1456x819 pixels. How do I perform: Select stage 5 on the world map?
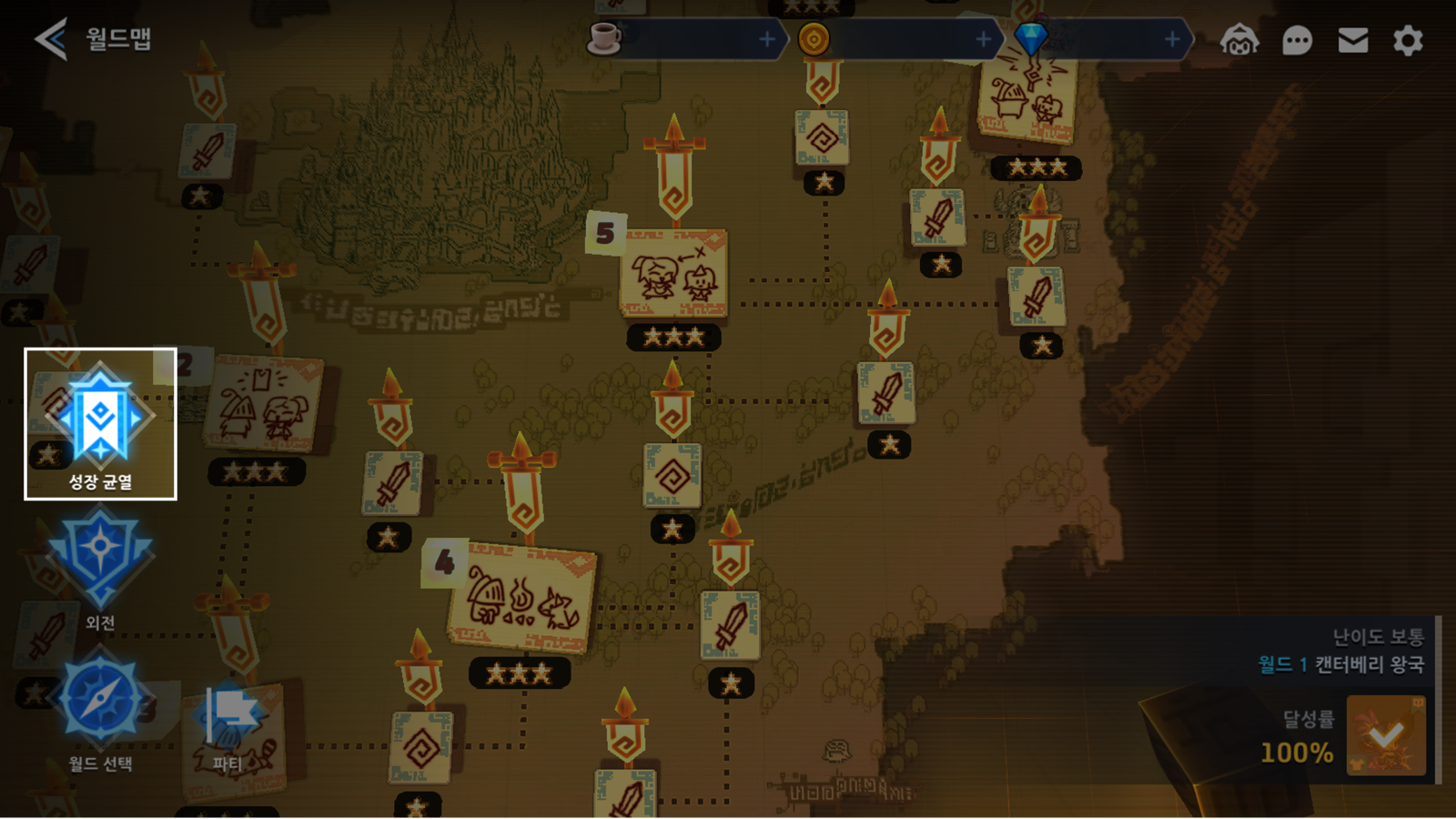pos(673,273)
